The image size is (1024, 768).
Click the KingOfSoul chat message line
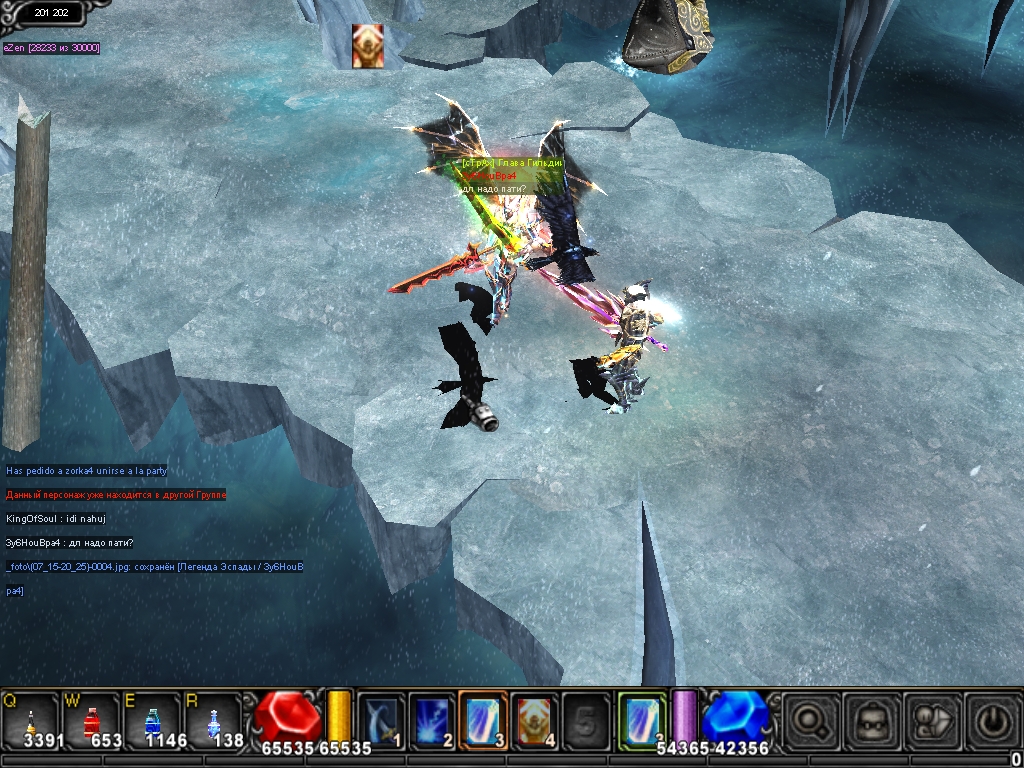point(56,519)
